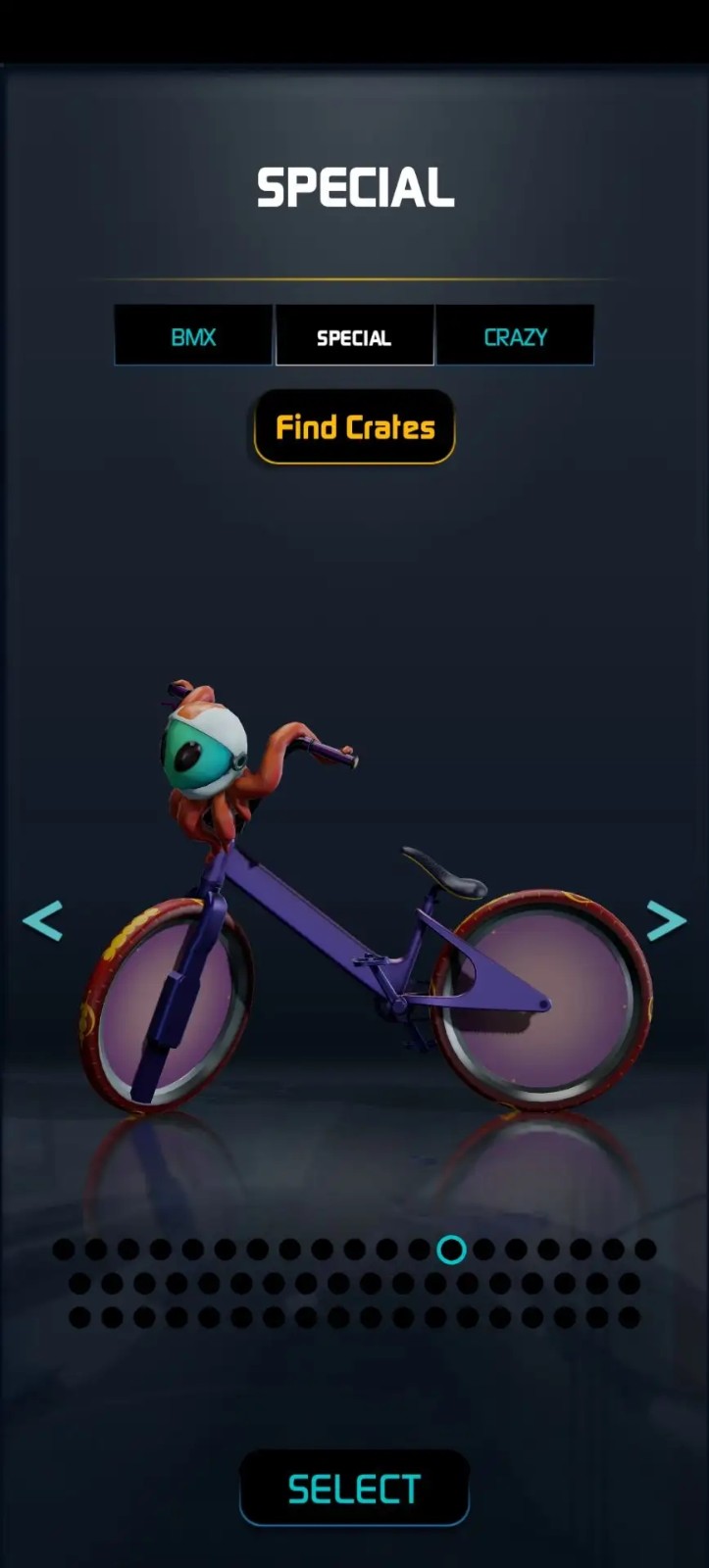Screen dimensions: 709x1568
Task: Switch to the BMX tab
Action: pyautogui.click(x=193, y=336)
